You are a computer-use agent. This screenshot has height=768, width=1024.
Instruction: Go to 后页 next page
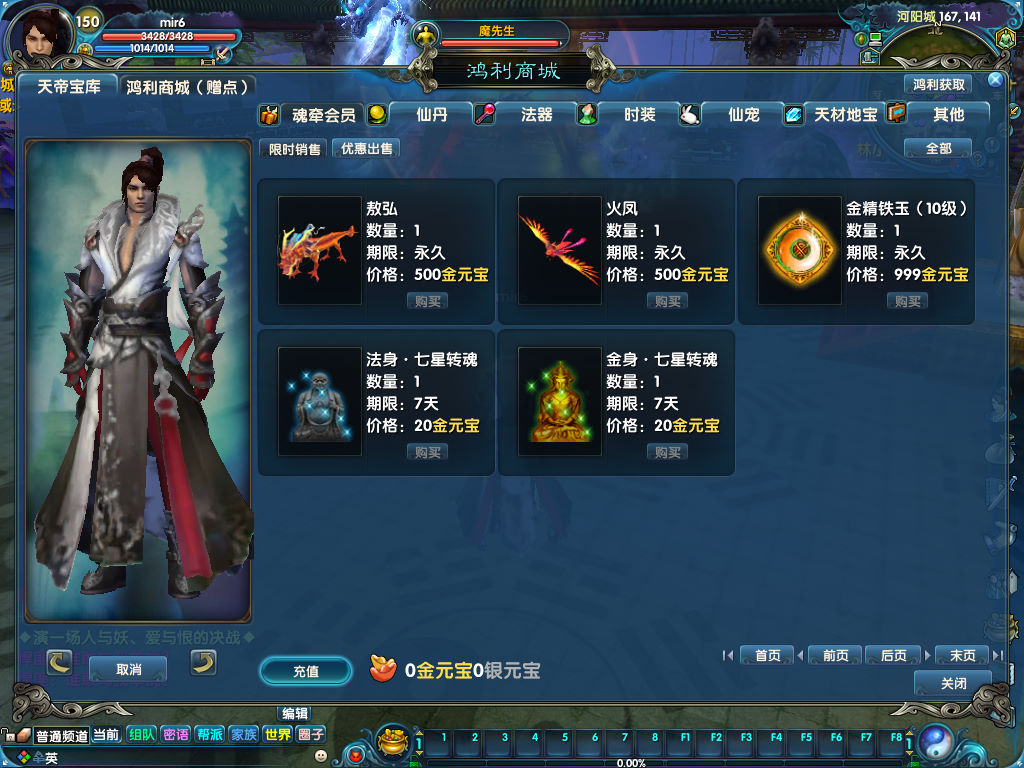point(893,655)
